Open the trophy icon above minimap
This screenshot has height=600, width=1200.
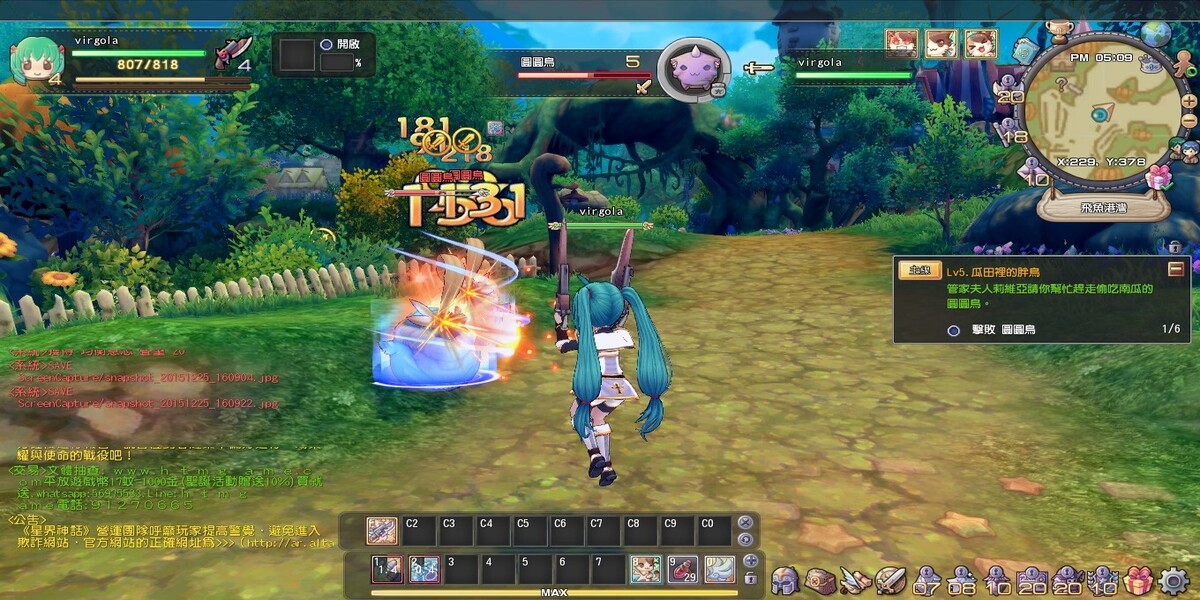pyautogui.click(x=1058, y=32)
